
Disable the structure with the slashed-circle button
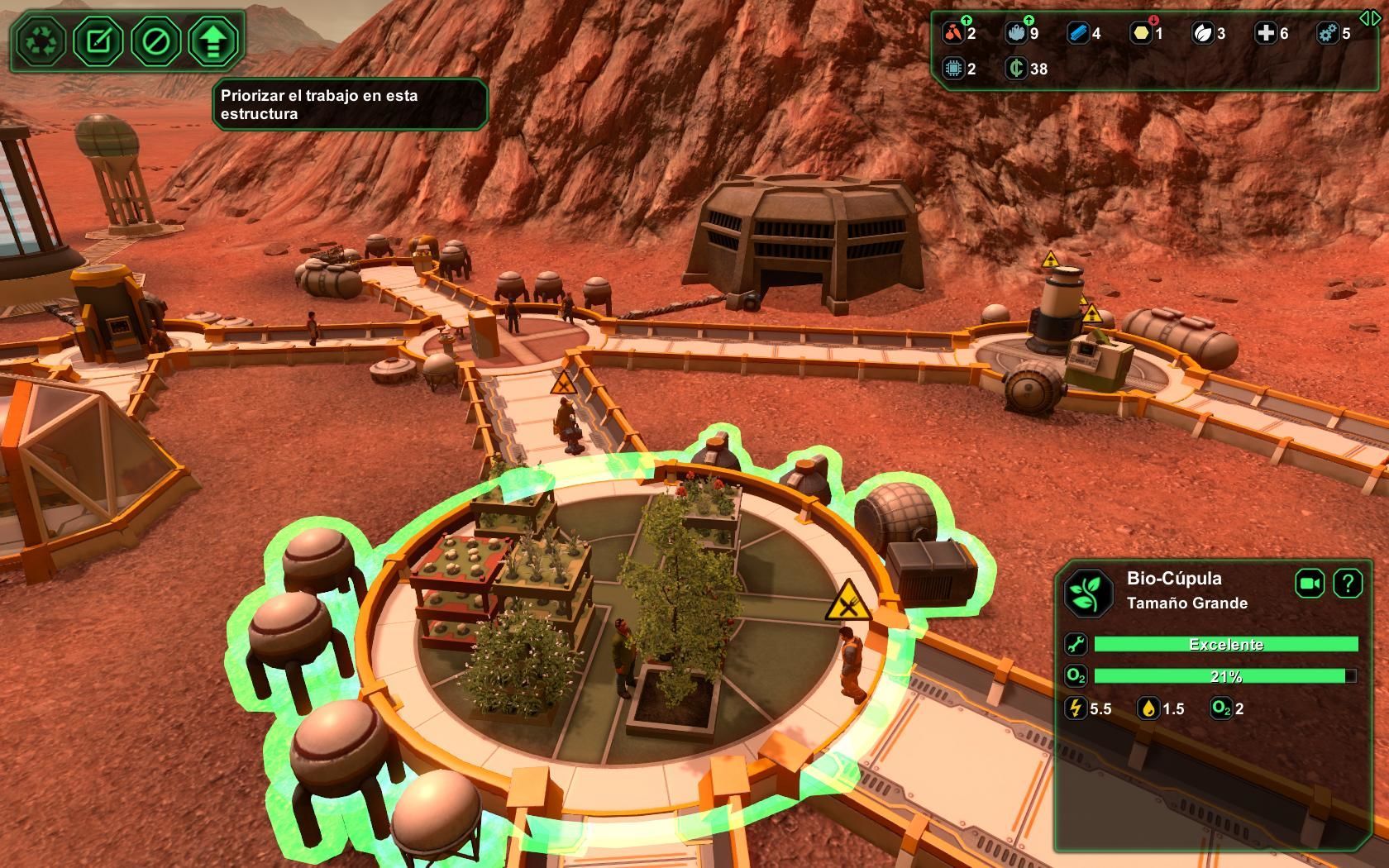156,41
